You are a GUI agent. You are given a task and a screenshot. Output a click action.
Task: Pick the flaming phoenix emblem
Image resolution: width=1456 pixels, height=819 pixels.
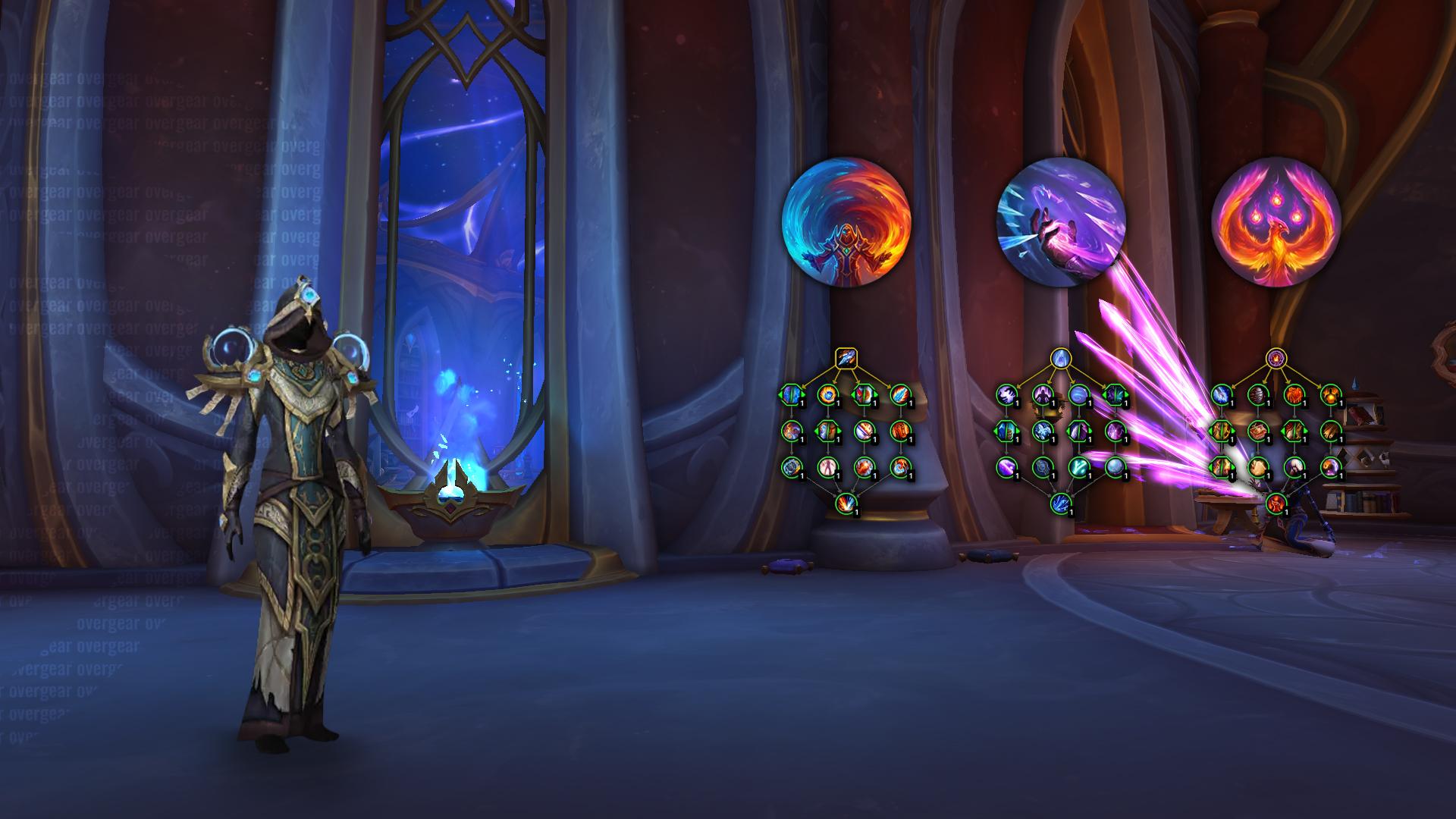point(1276,221)
